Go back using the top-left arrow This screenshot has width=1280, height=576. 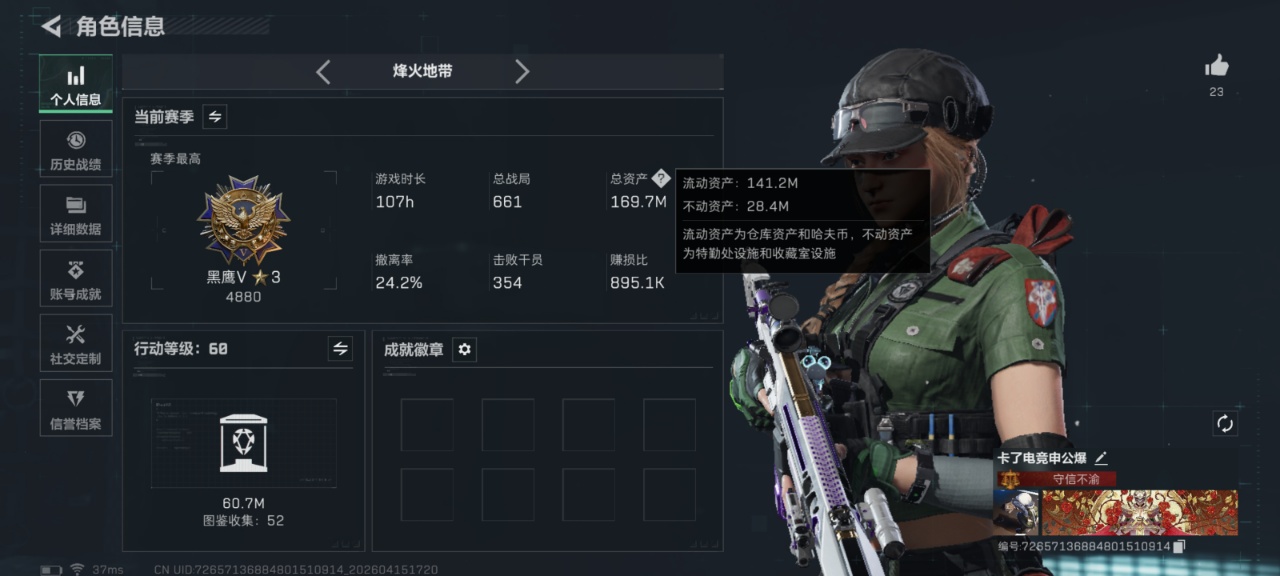51,26
